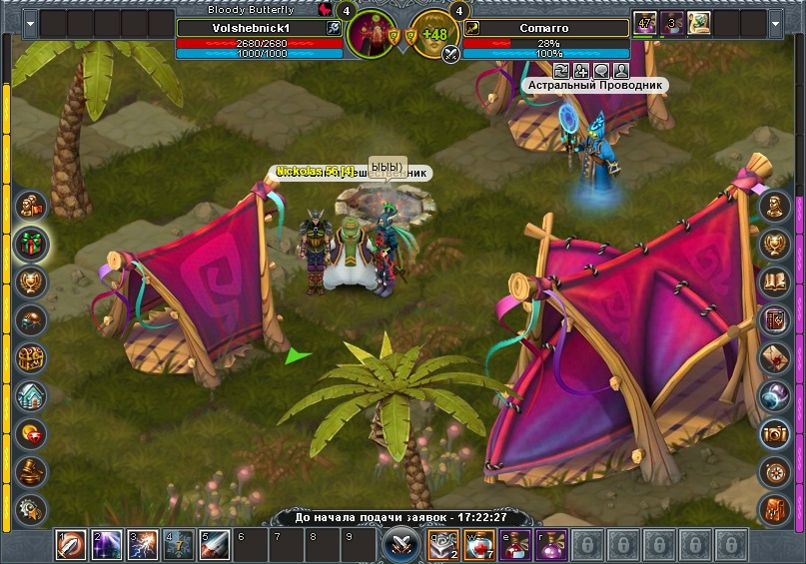Click the gear and speaker settings icon
The width and height of the screenshot is (806, 564).
tap(31, 508)
